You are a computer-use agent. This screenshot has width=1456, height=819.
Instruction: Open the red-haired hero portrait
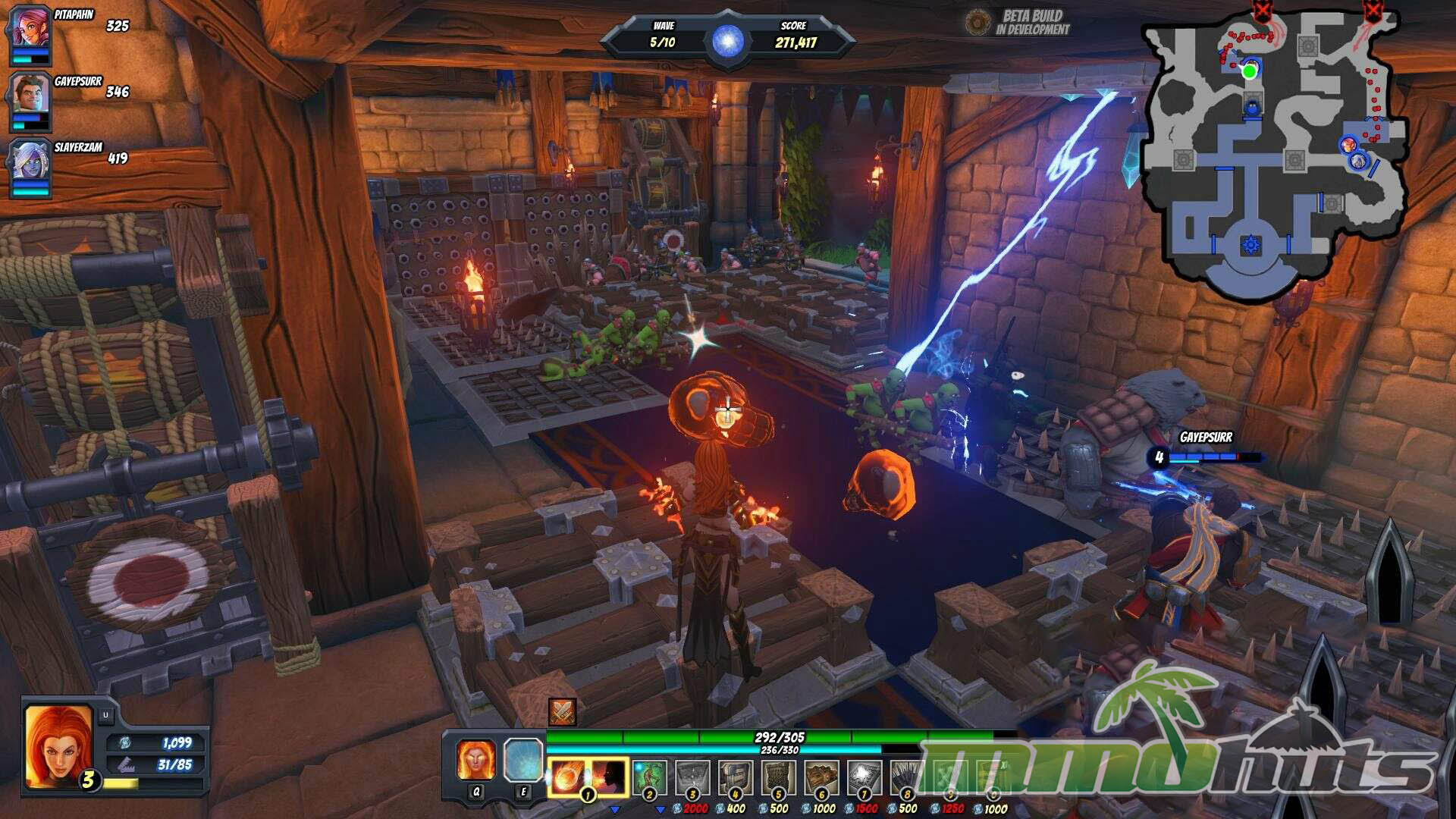(59, 745)
